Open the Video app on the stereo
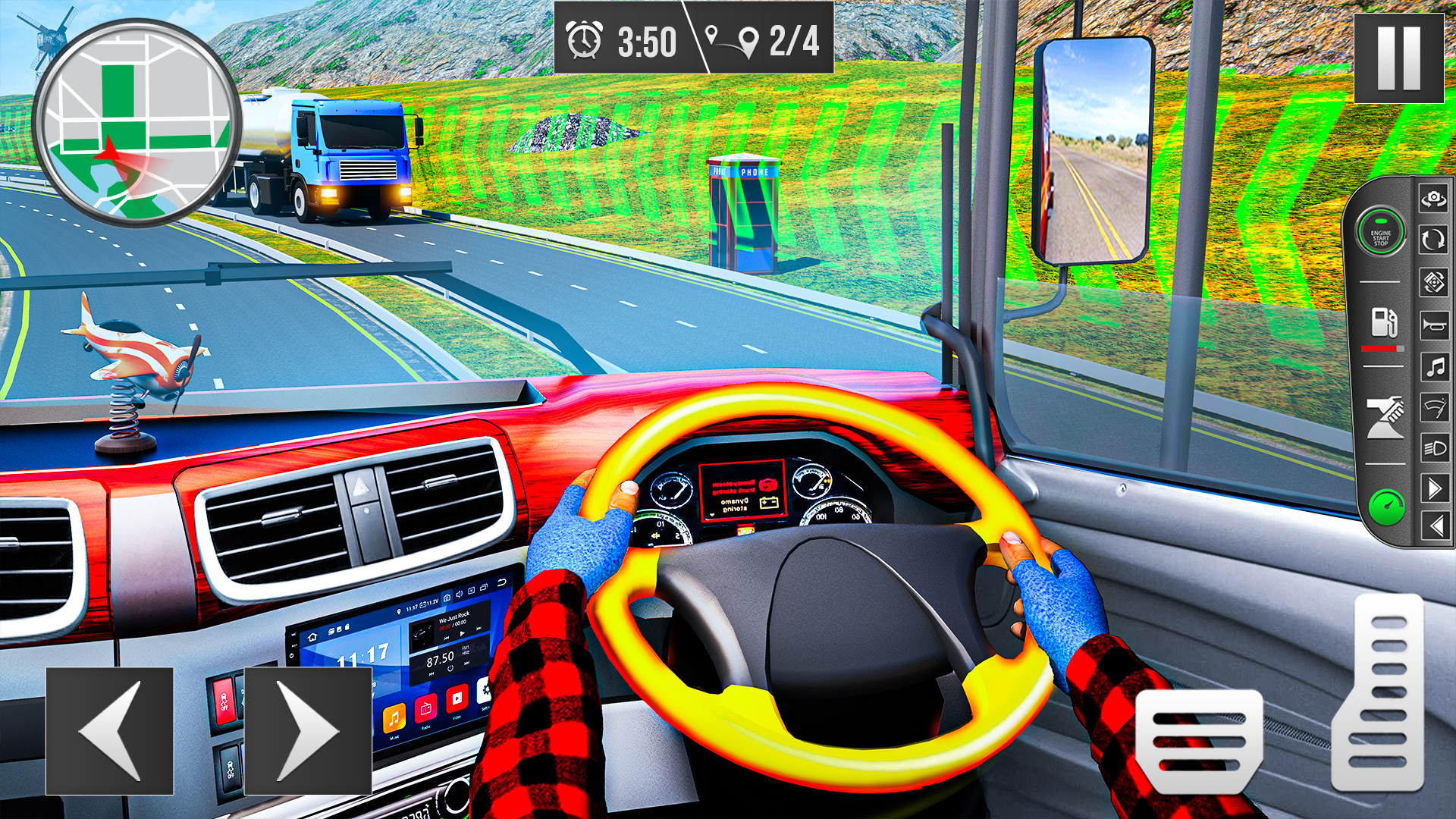Image resolution: width=1456 pixels, height=819 pixels. click(x=457, y=699)
